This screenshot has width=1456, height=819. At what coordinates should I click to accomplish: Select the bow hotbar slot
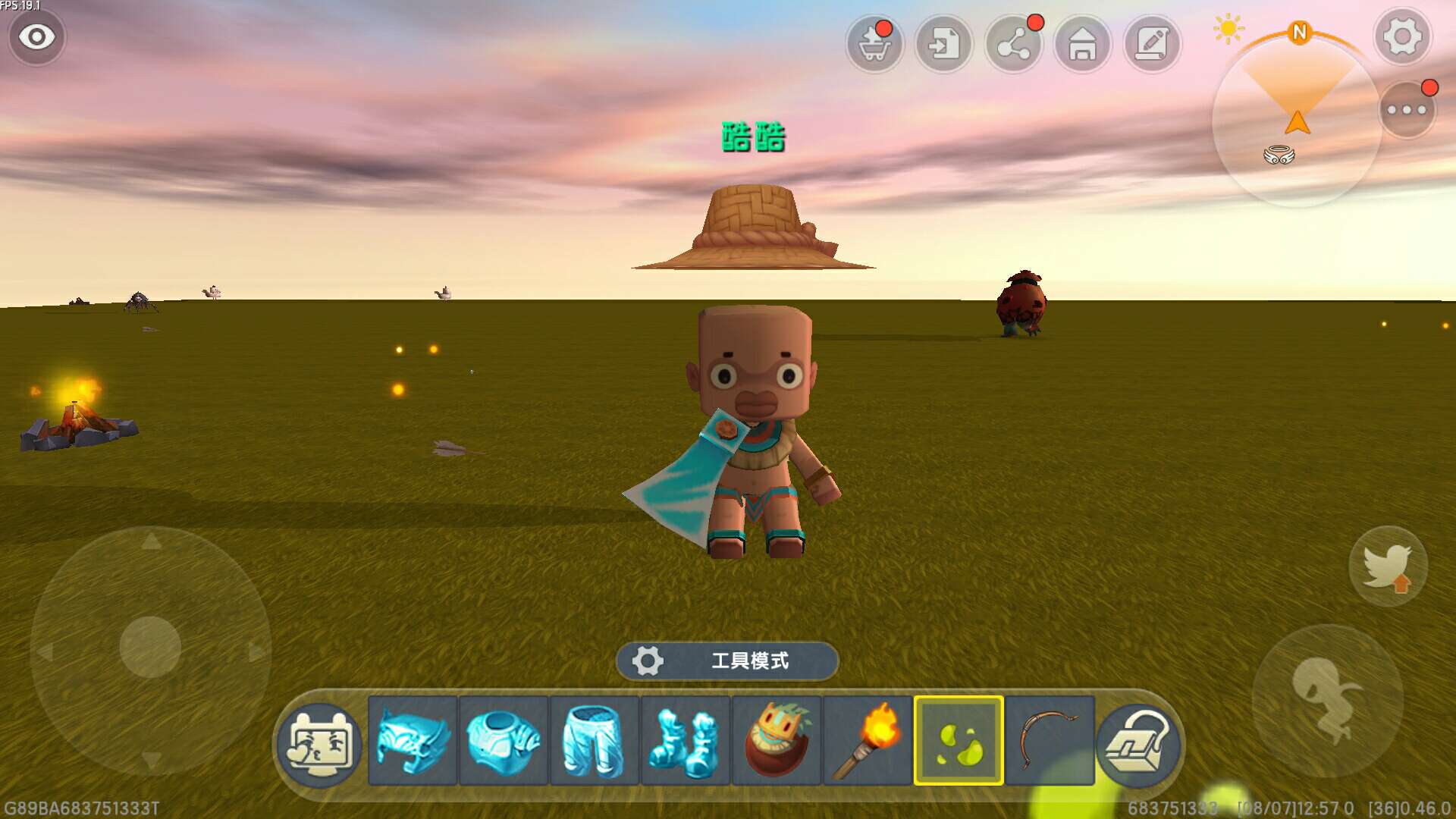point(1050,741)
